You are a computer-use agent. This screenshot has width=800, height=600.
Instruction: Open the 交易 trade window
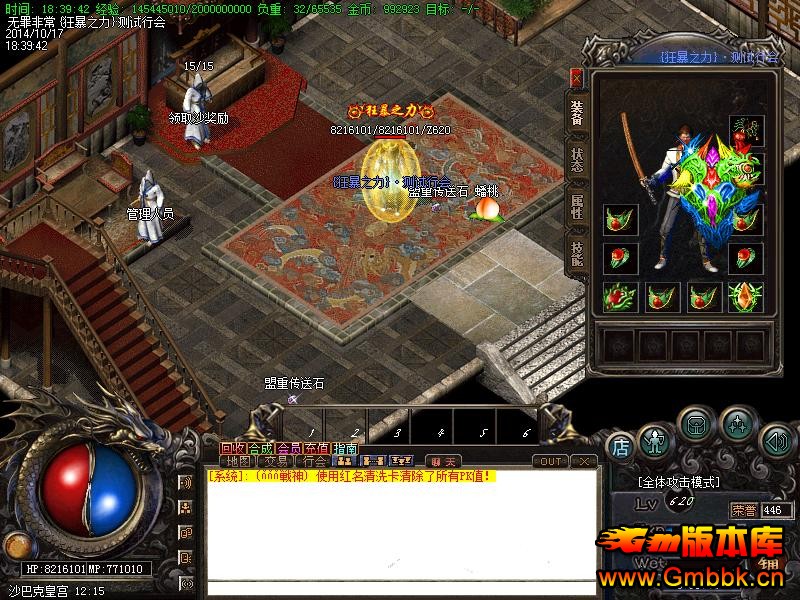[x=276, y=461]
